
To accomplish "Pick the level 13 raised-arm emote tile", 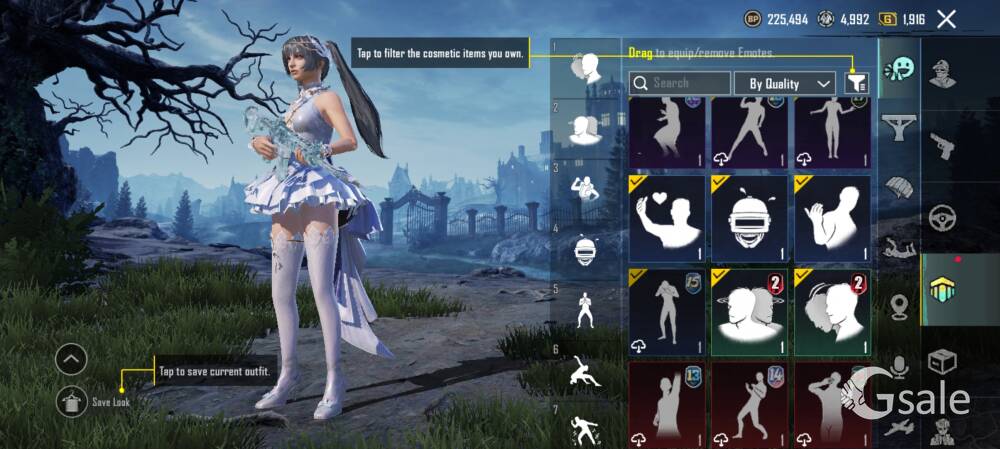I will [667, 404].
